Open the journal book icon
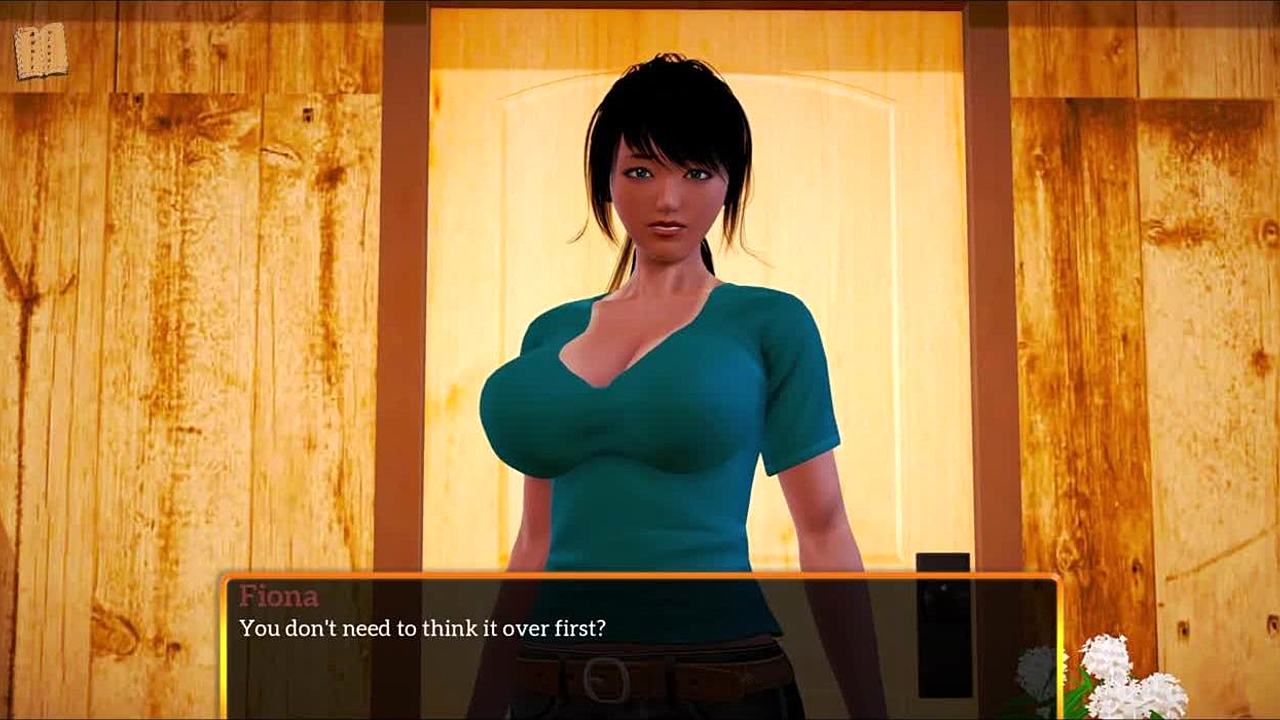Image resolution: width=1280 pixels, height=720 pixels. coord(41,51)
